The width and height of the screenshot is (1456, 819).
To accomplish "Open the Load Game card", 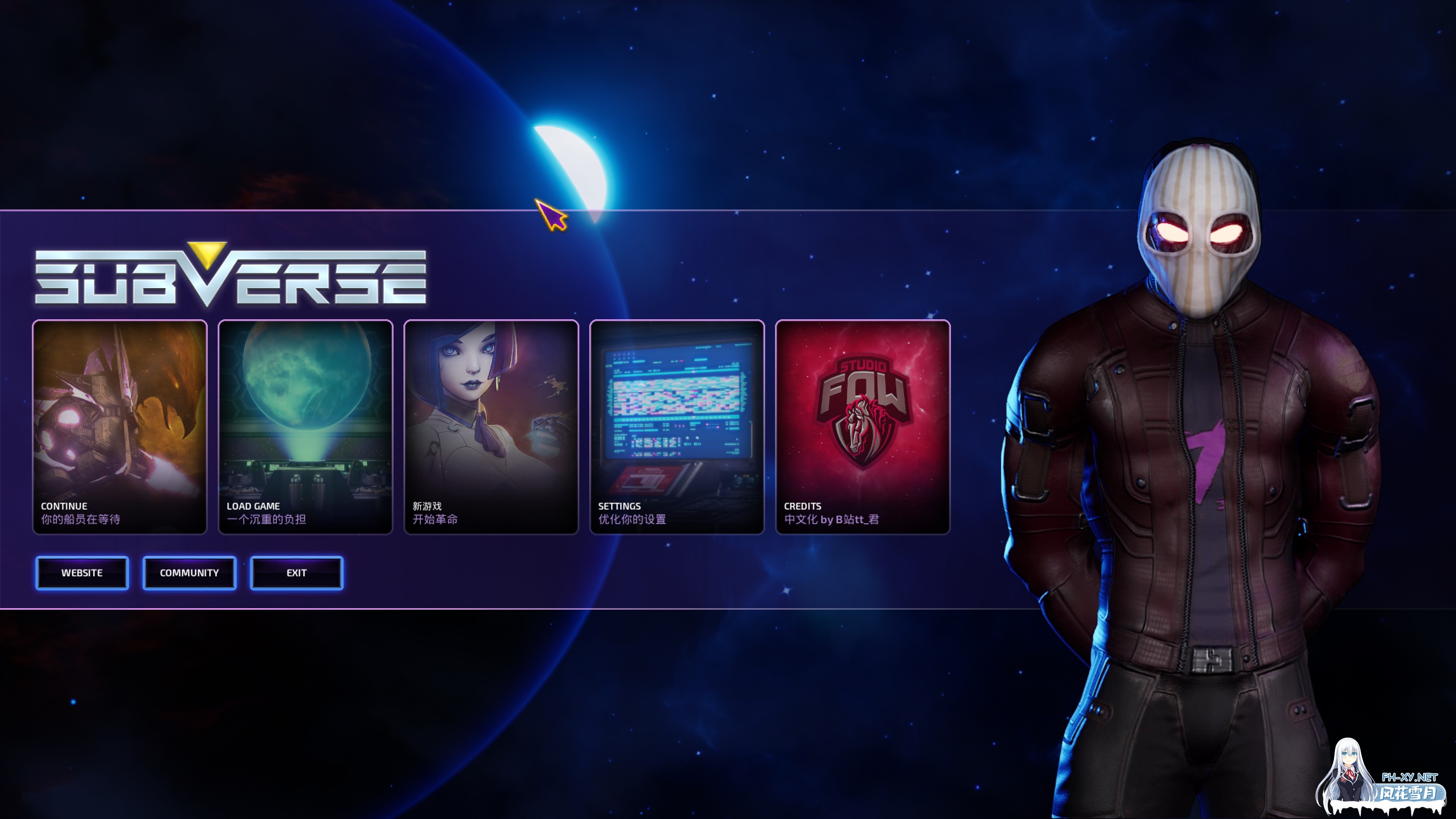I will 305,427.
